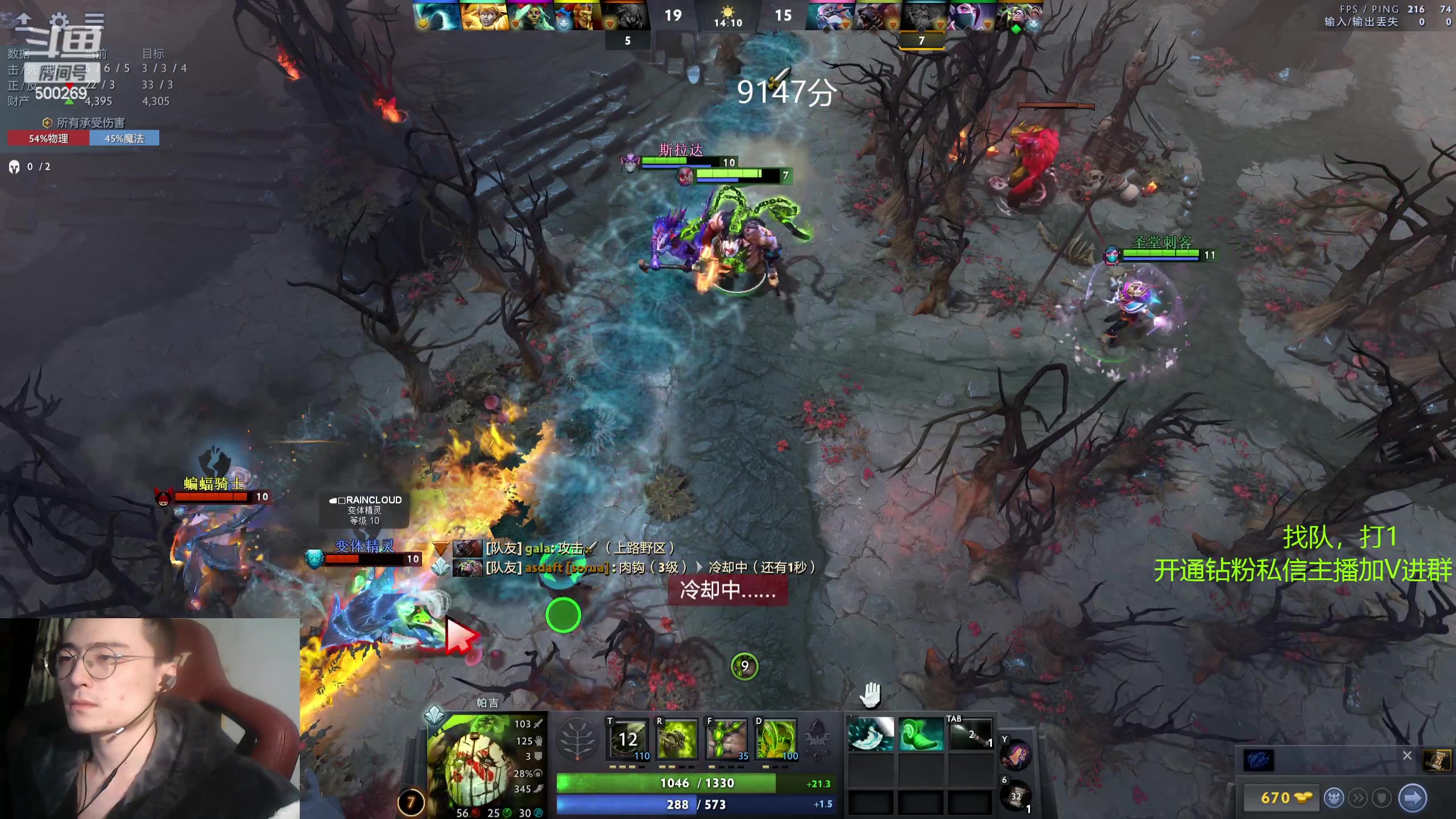Toggle Pudge's Rot ability

677,739
